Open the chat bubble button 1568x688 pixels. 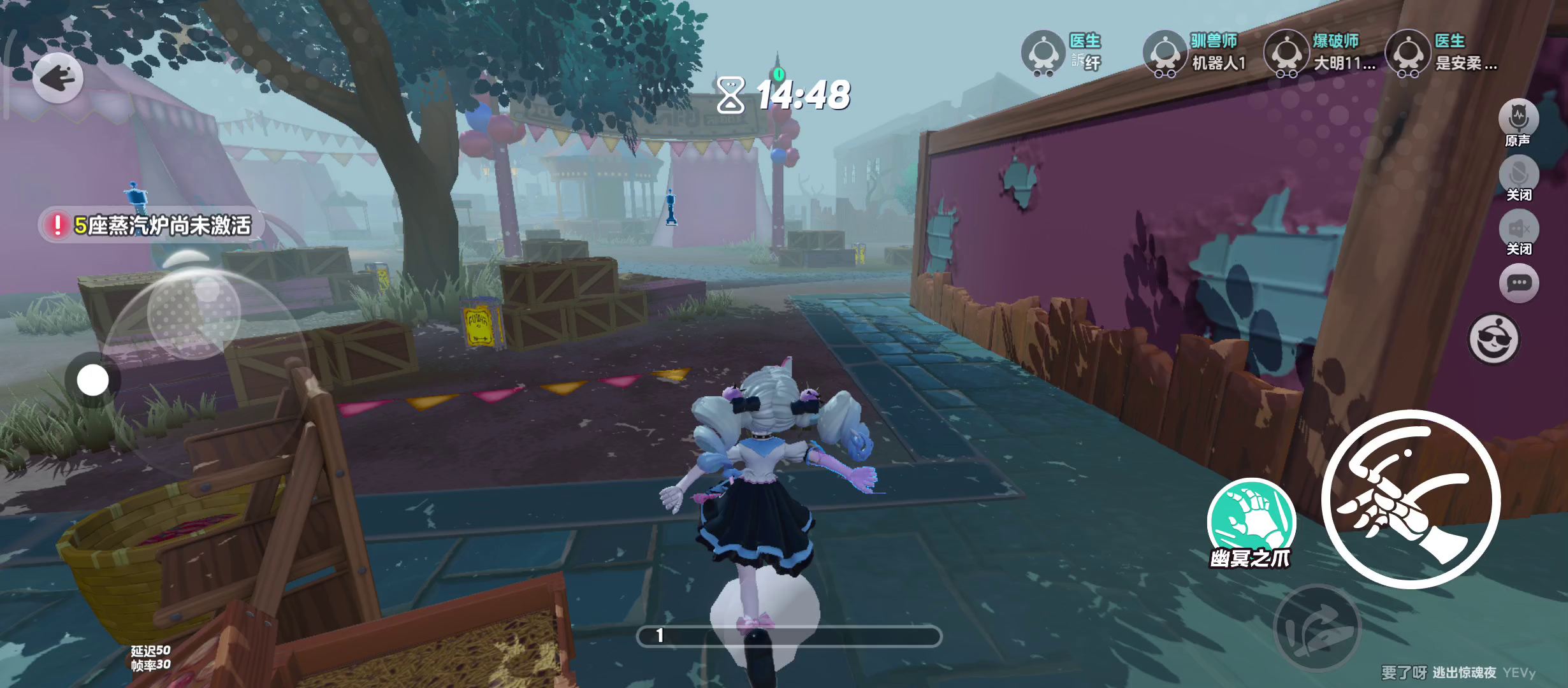point(1518,283)
